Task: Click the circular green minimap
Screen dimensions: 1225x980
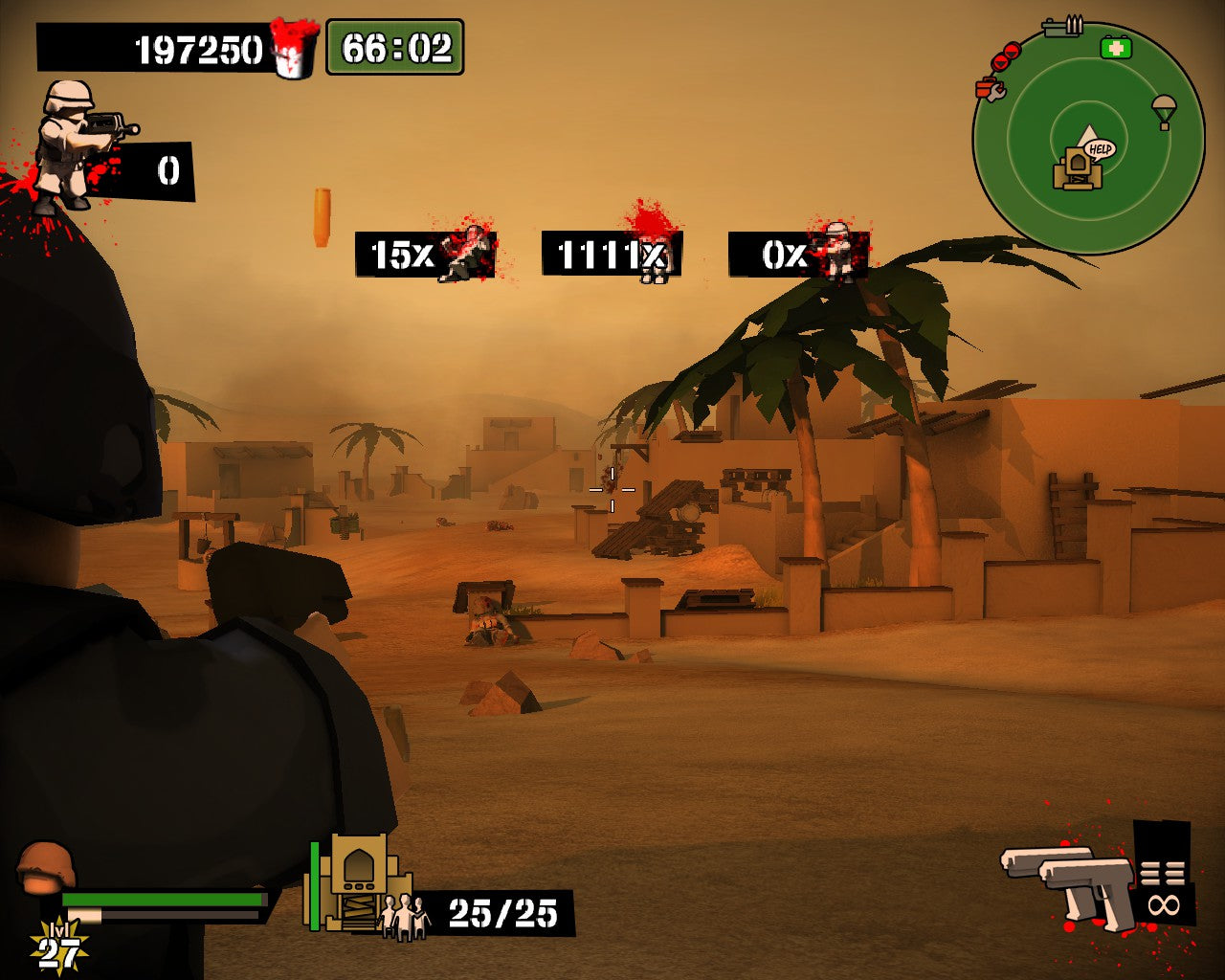Action: pyautogui.click(x=1088, y=138)
